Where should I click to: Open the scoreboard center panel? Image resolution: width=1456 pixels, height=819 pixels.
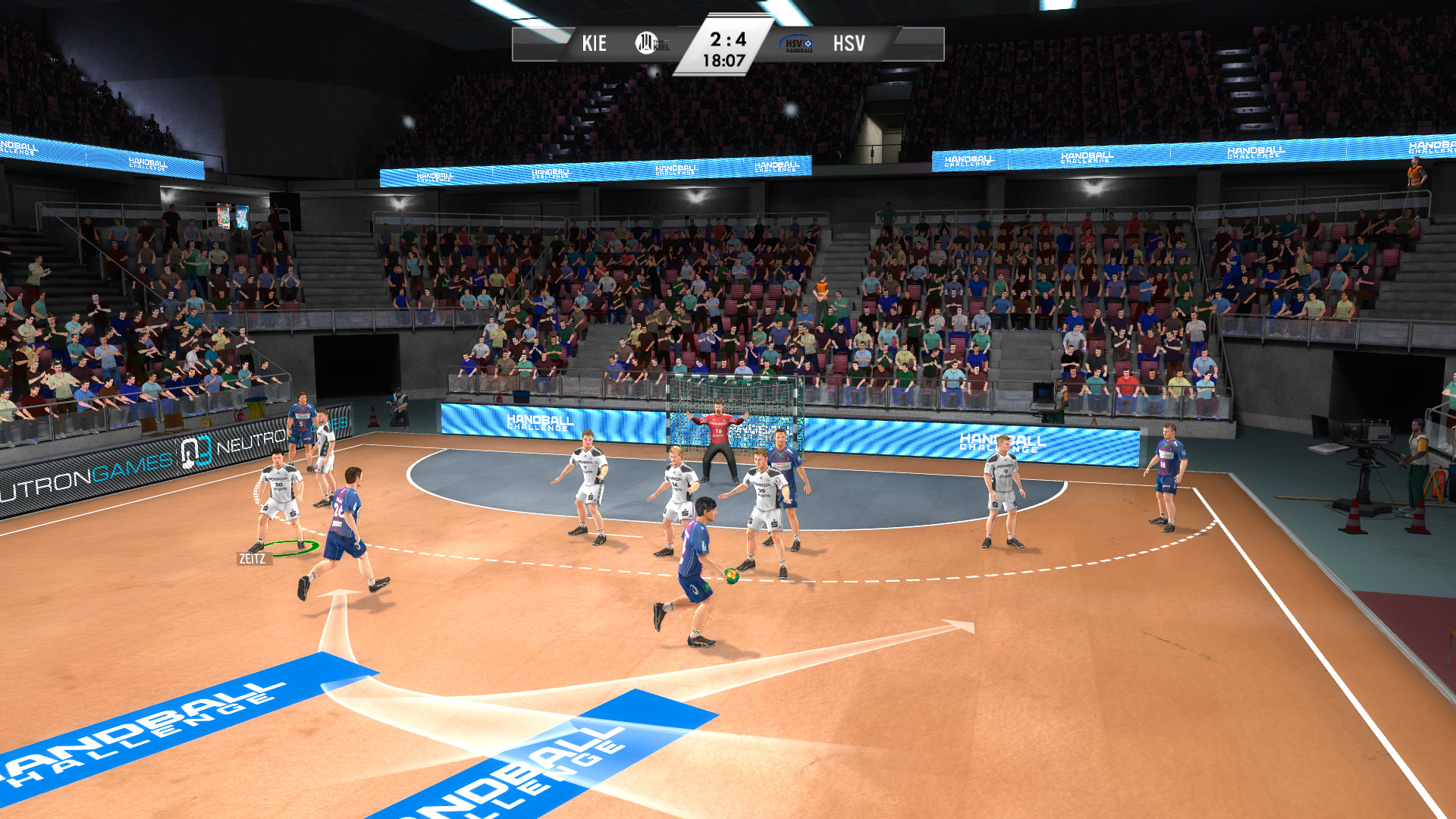[726, 49]
